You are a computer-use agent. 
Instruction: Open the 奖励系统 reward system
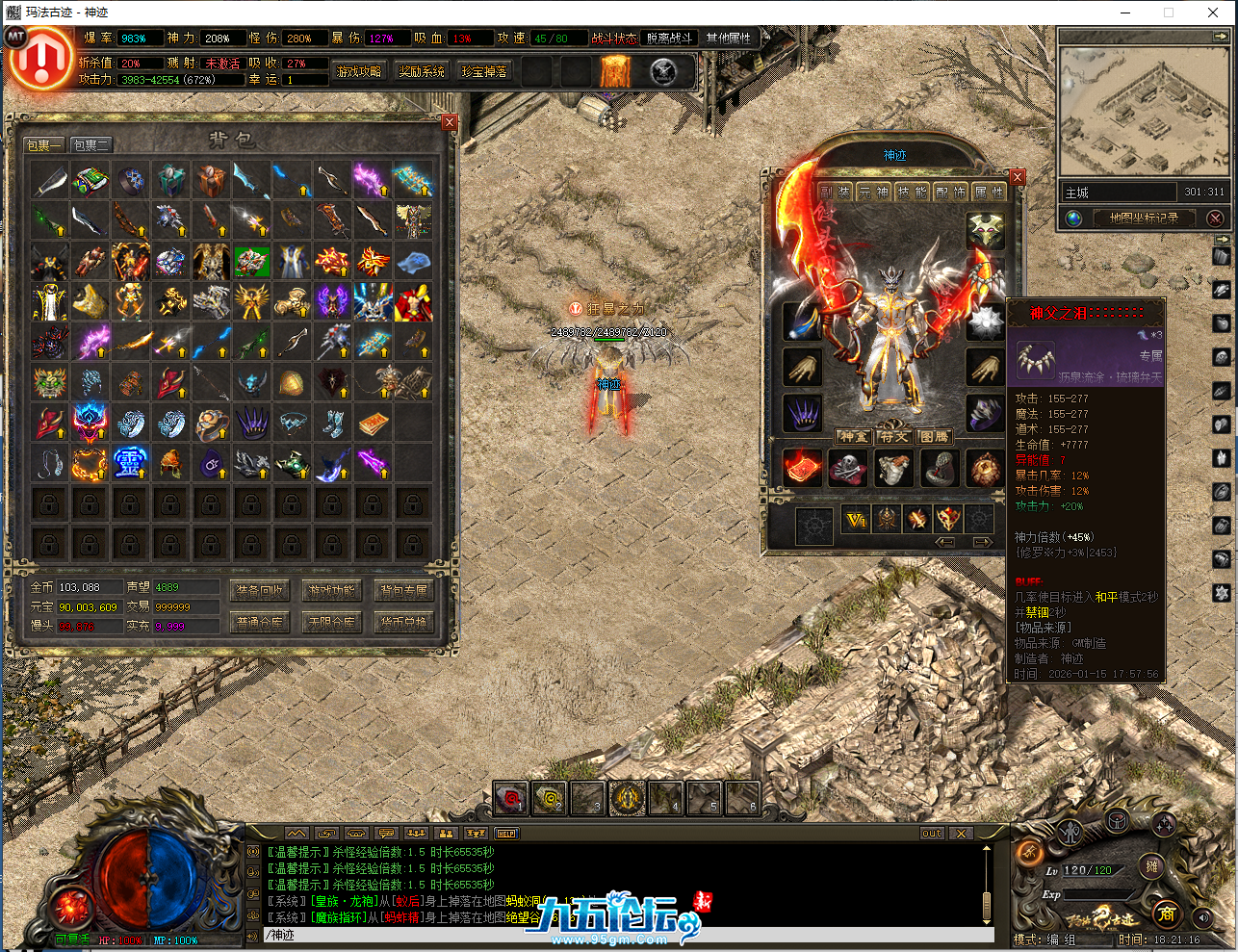tap(422, 72)
